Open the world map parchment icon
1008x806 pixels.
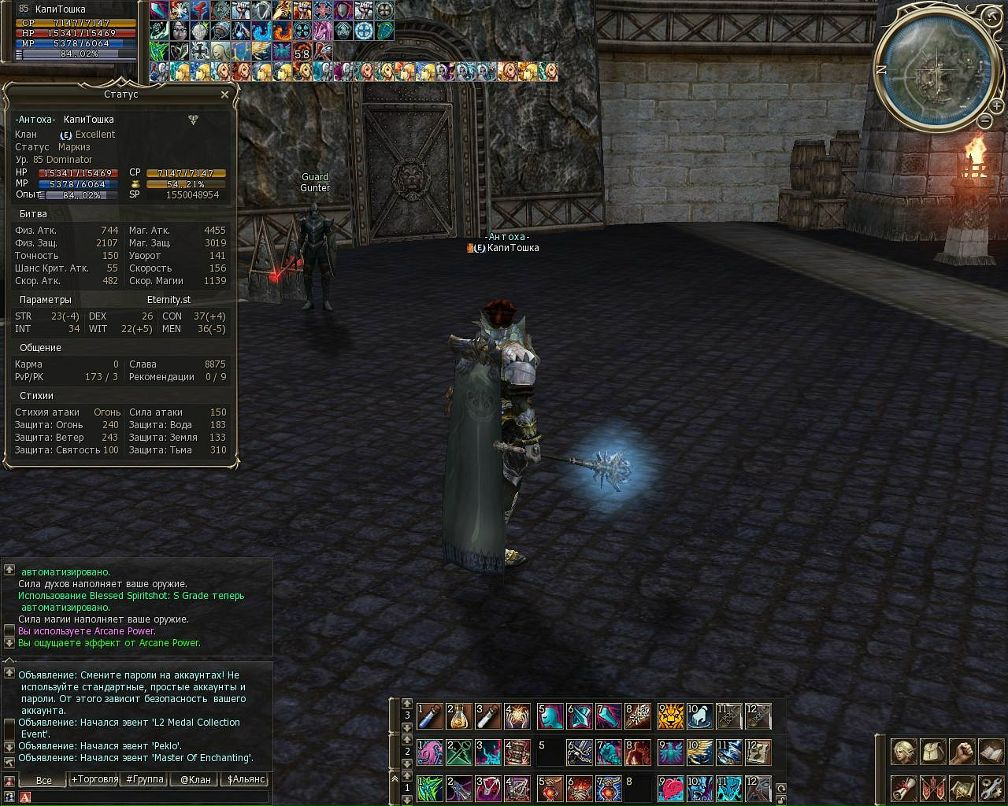pyautogui.click(x=963, y=786)
